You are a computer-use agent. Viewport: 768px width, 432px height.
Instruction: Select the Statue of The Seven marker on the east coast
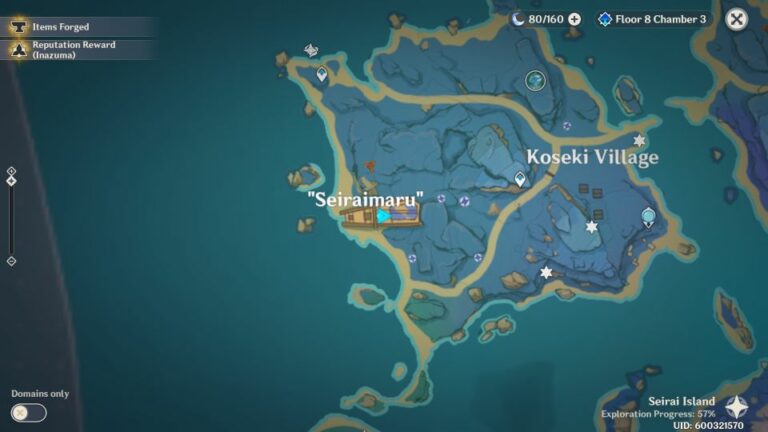click(648, 216)
